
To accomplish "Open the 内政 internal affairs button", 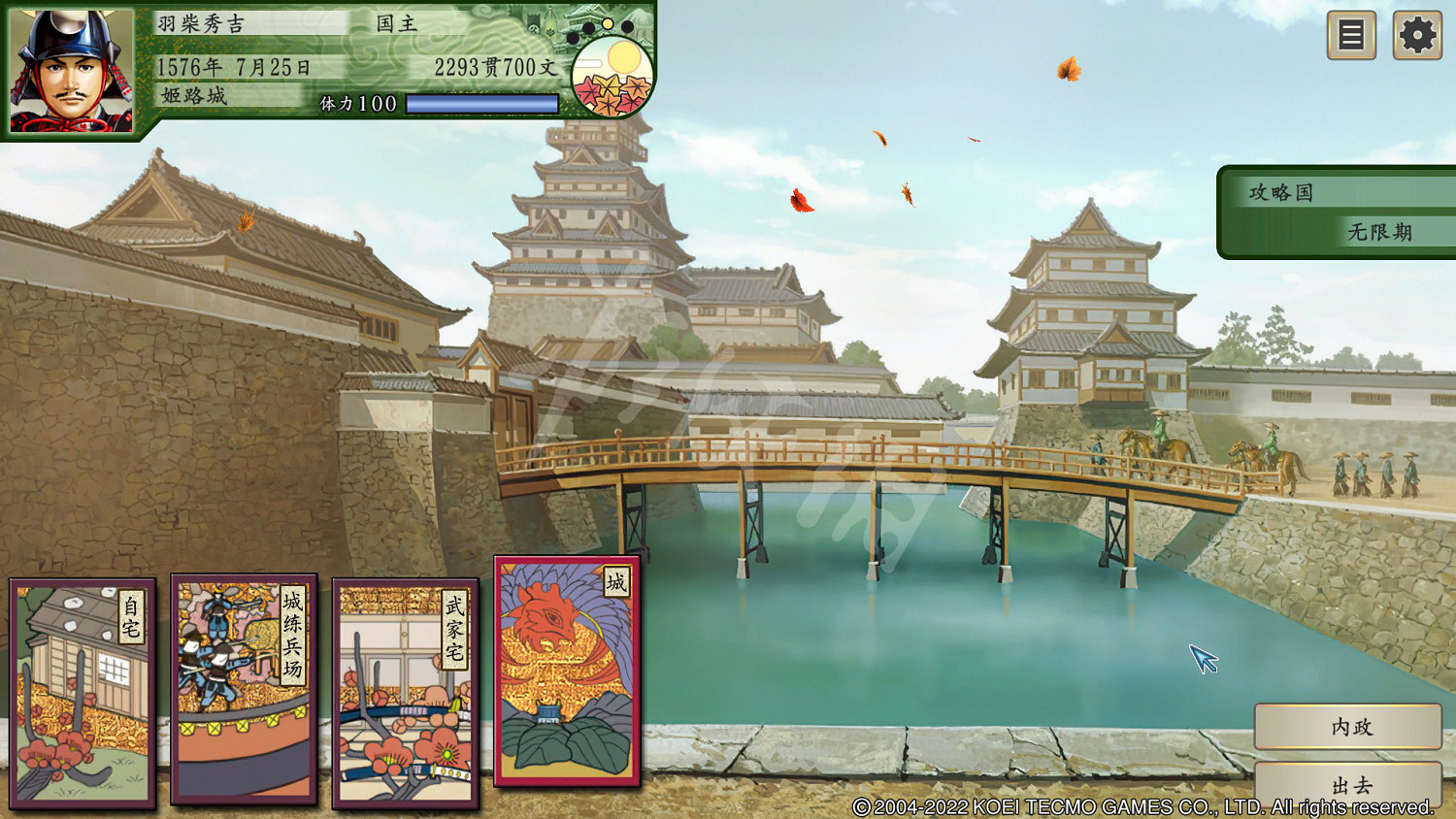I will point(1348,728).
